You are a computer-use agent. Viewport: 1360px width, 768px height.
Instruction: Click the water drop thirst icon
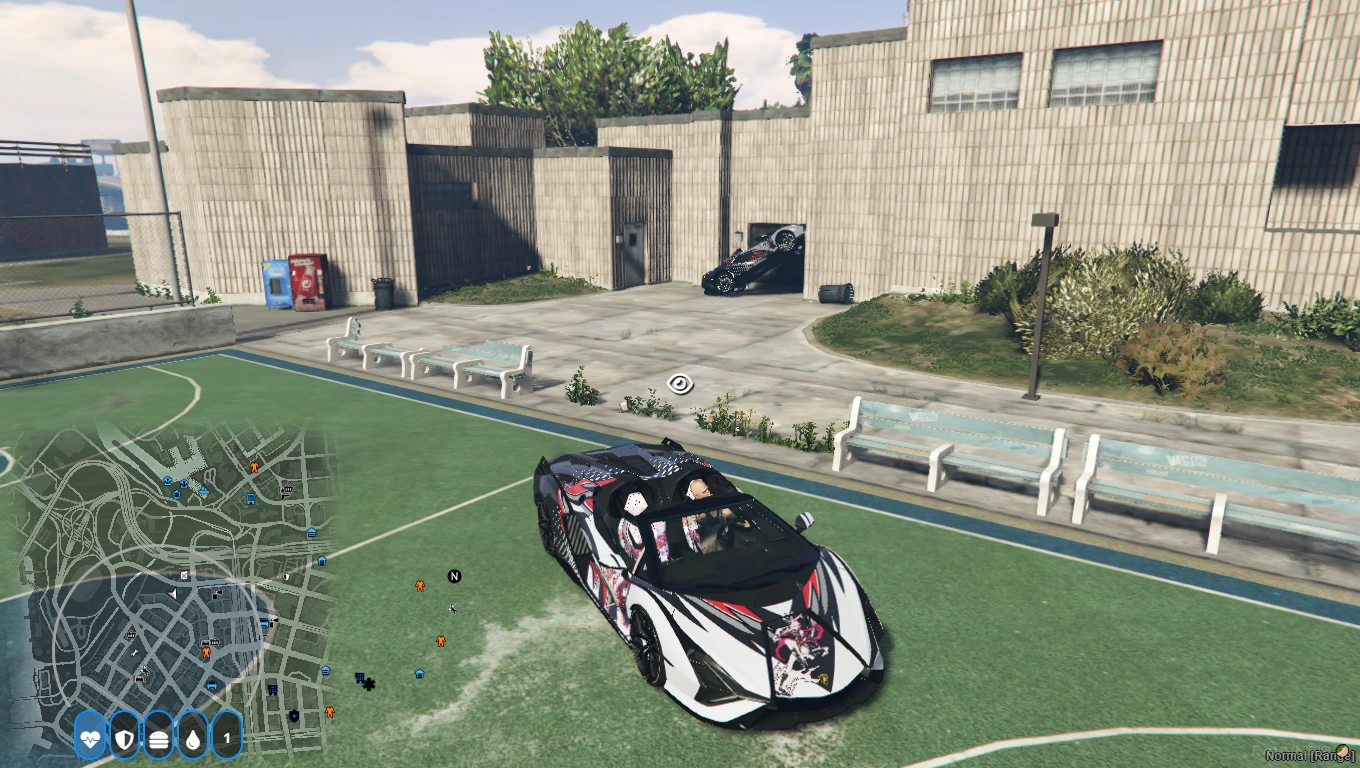point(192,738)
